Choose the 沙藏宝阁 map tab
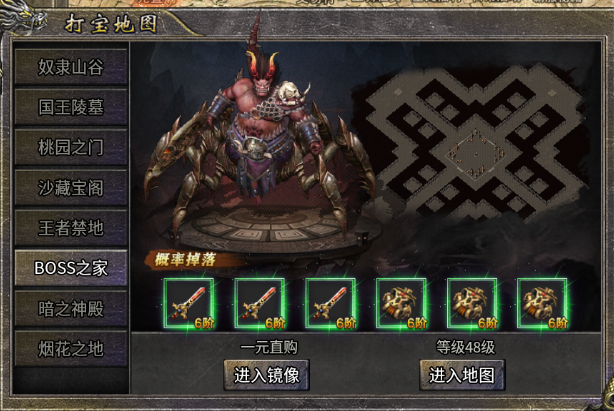The height and width of the screenshot is (411, 614). (70, 187)
